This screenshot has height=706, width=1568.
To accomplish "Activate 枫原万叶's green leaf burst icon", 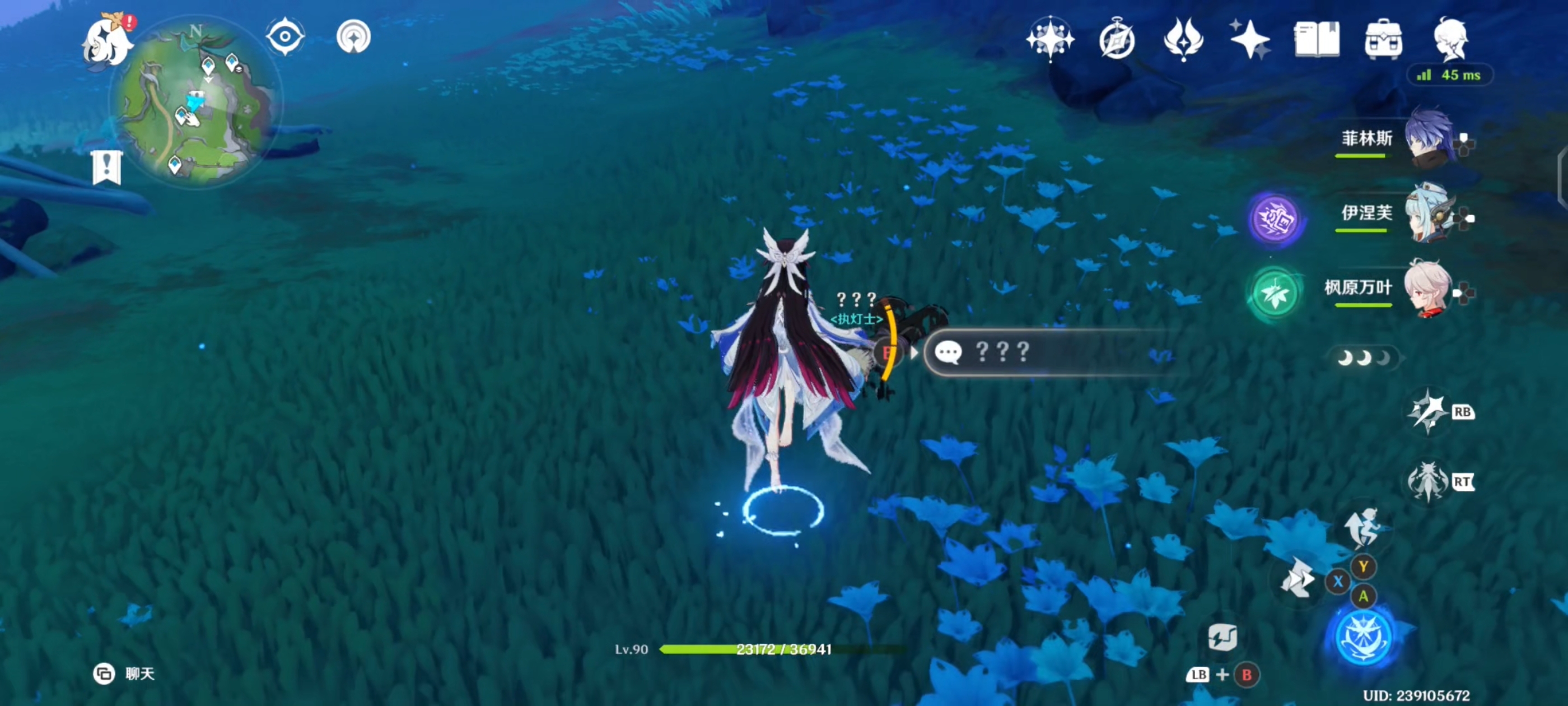I will [x=1274, y=294].
